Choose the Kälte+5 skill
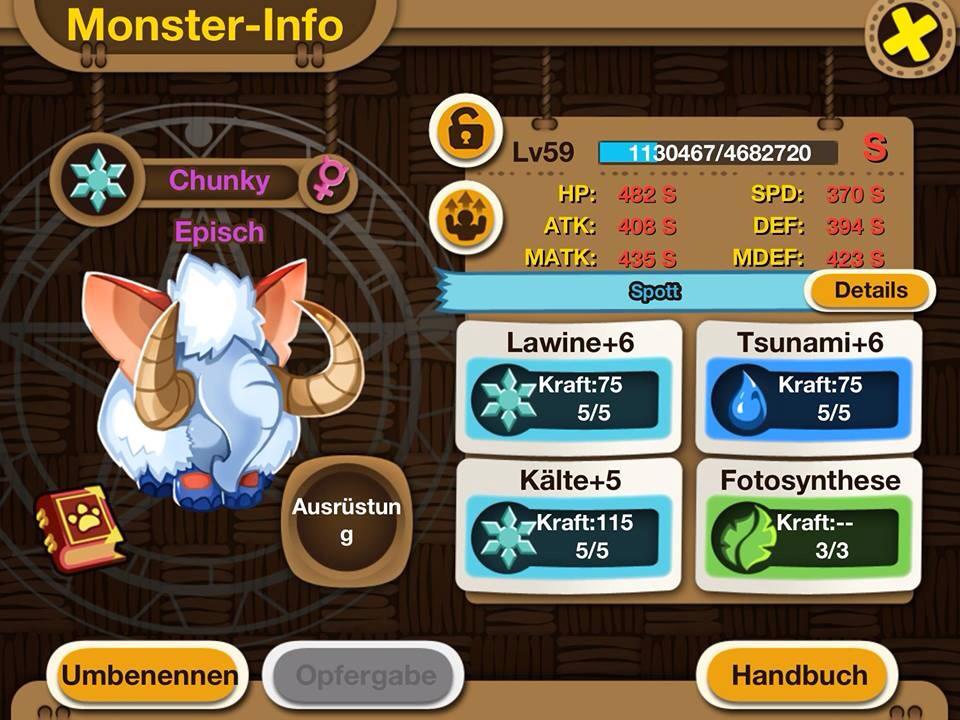This screenshot has height=720, width=960. (569, 525)
